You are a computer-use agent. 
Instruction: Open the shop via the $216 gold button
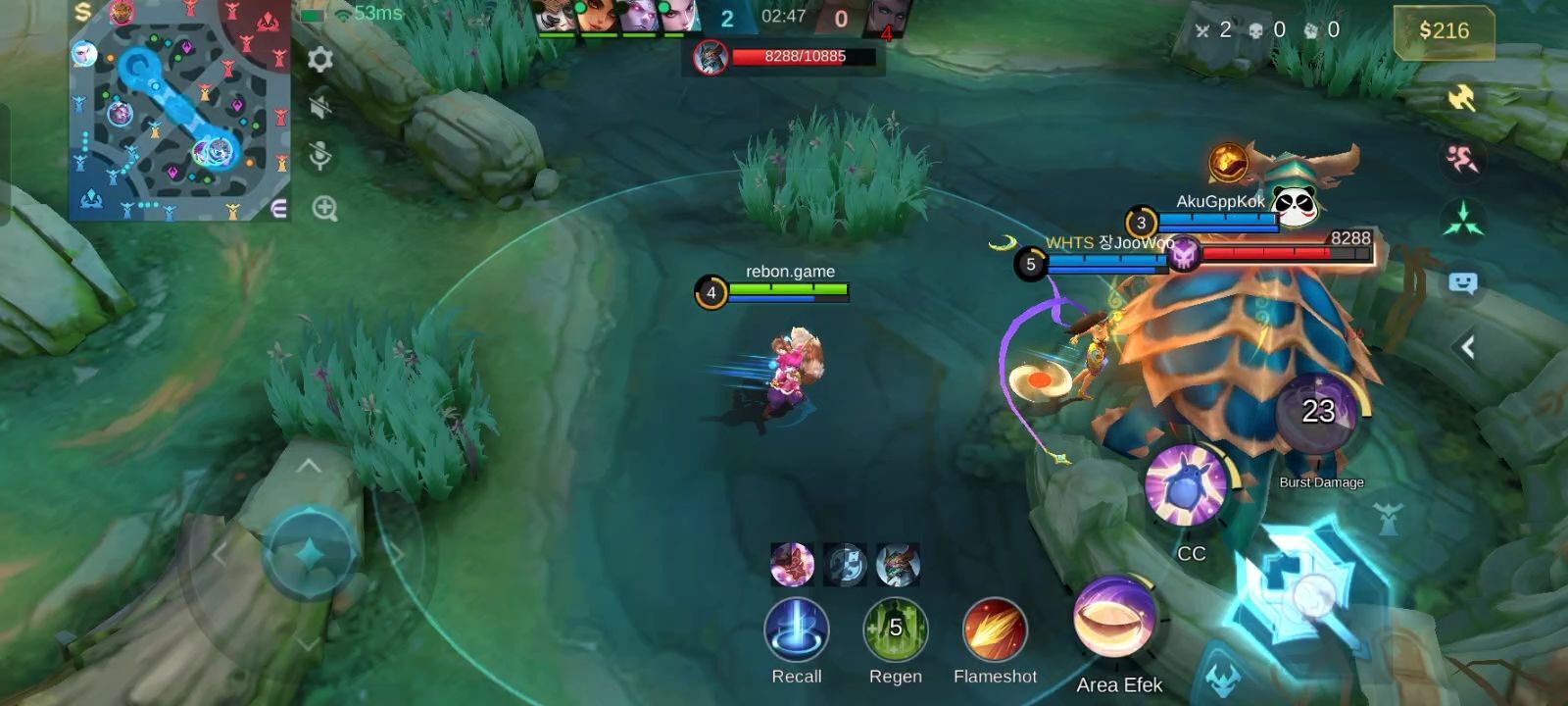pyautogui.click(x=1444, y=31)
